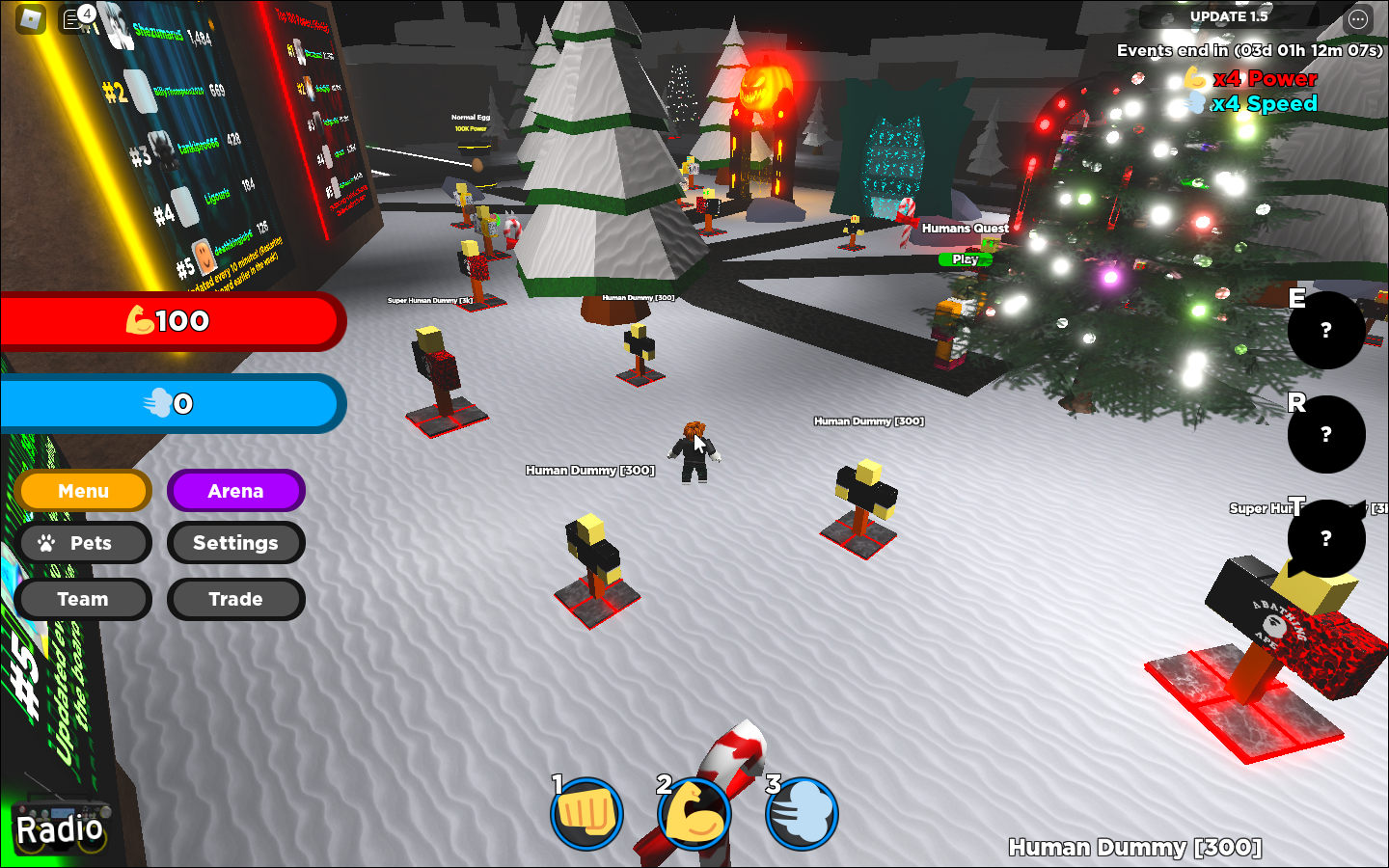Open the Trade panel
Image resolution: width=1389 pixels, height=868 pixels.
click(235, 599)
